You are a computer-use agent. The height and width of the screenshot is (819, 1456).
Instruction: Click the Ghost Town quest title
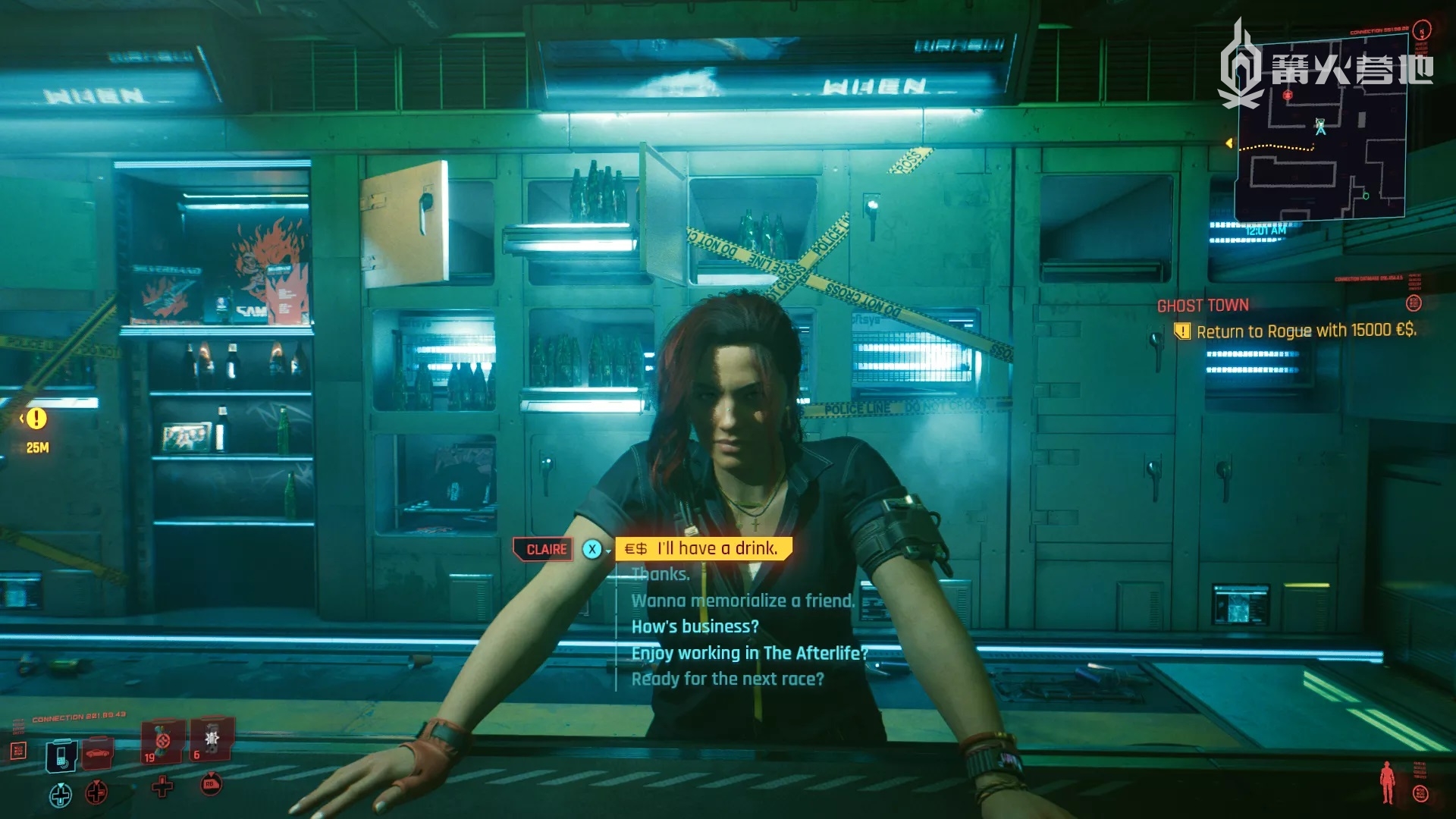pyautogui.click(x=1202, y=306)
